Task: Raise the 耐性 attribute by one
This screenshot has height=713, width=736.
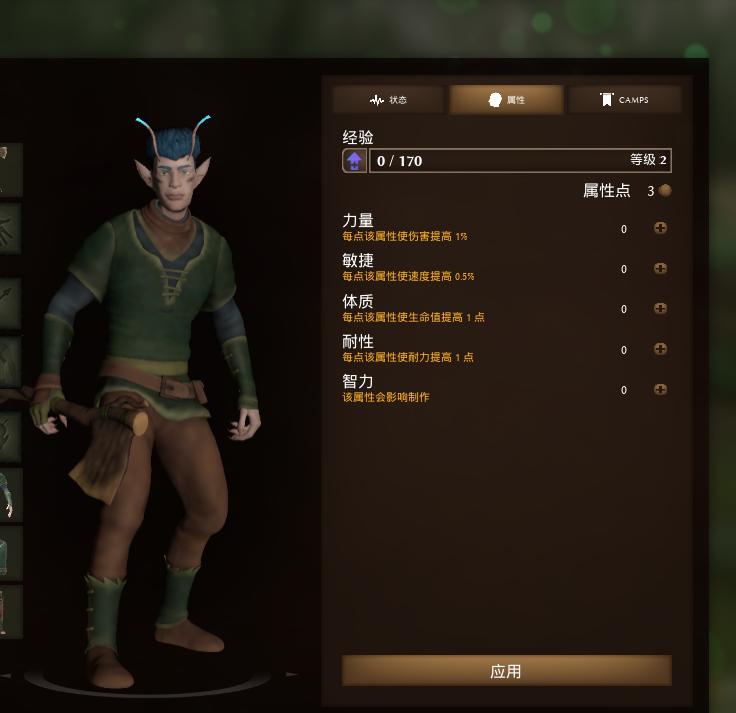Action: [660, 349]
